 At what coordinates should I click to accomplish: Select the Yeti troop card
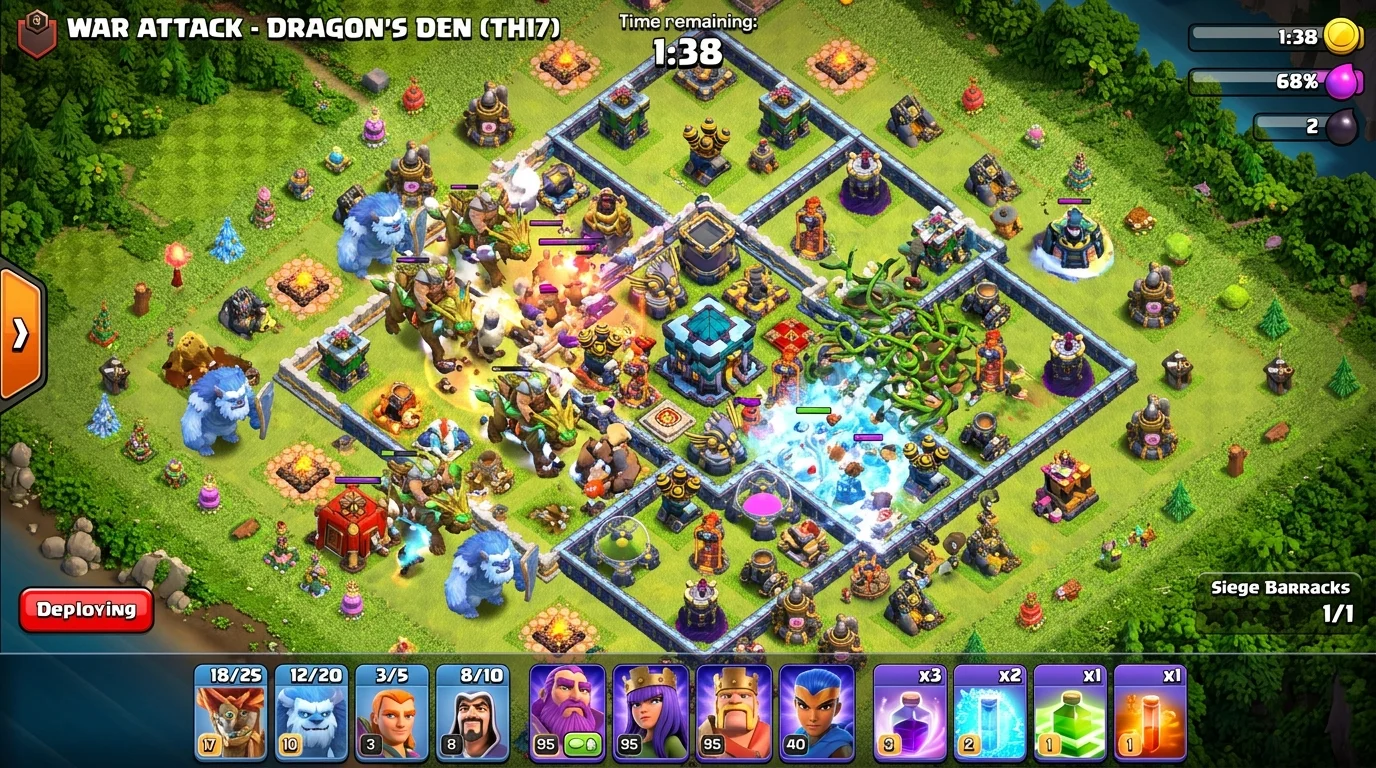(x=311, y=712)
